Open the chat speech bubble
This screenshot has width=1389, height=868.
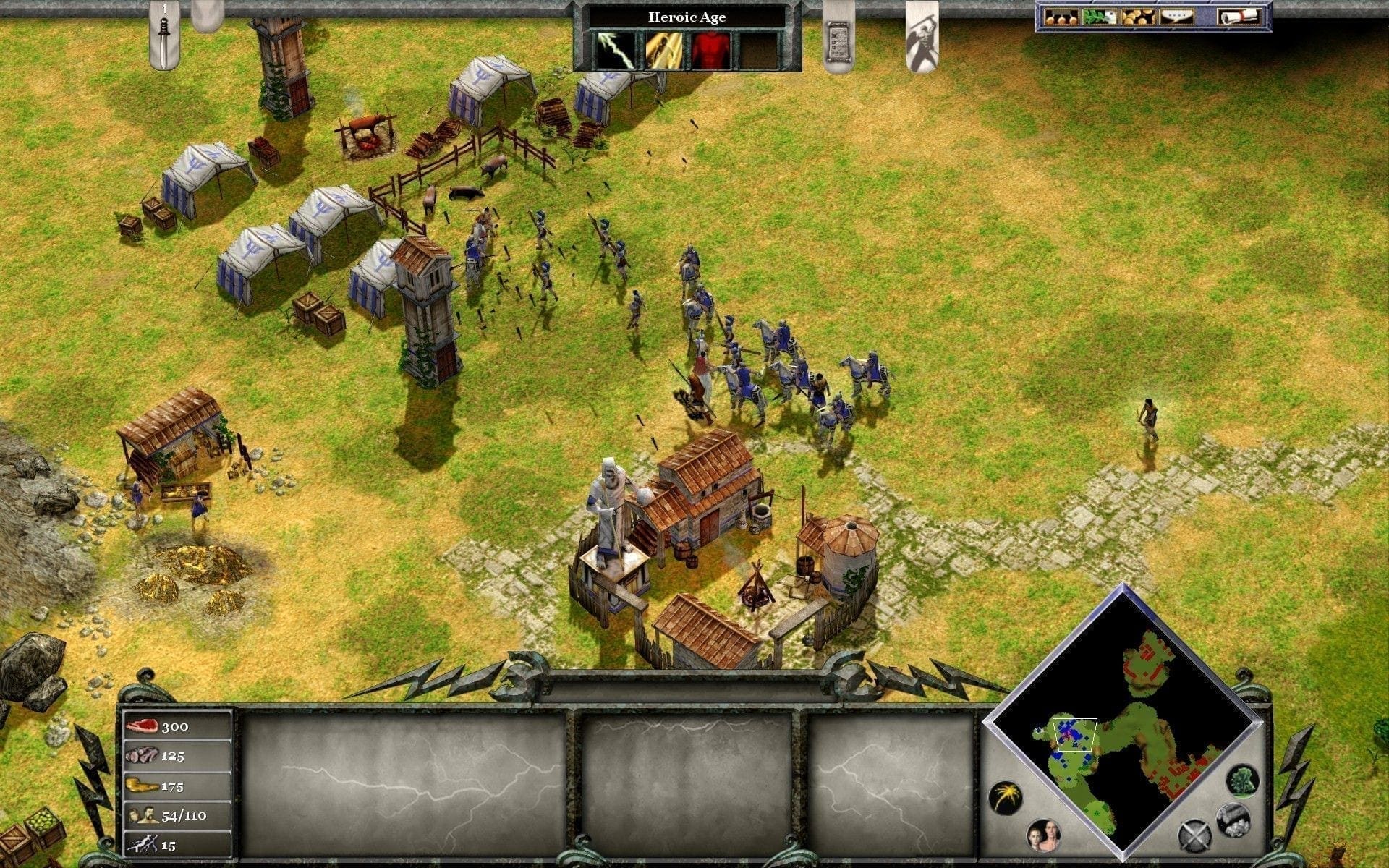pyautogui.click(x=1176, y=17)
